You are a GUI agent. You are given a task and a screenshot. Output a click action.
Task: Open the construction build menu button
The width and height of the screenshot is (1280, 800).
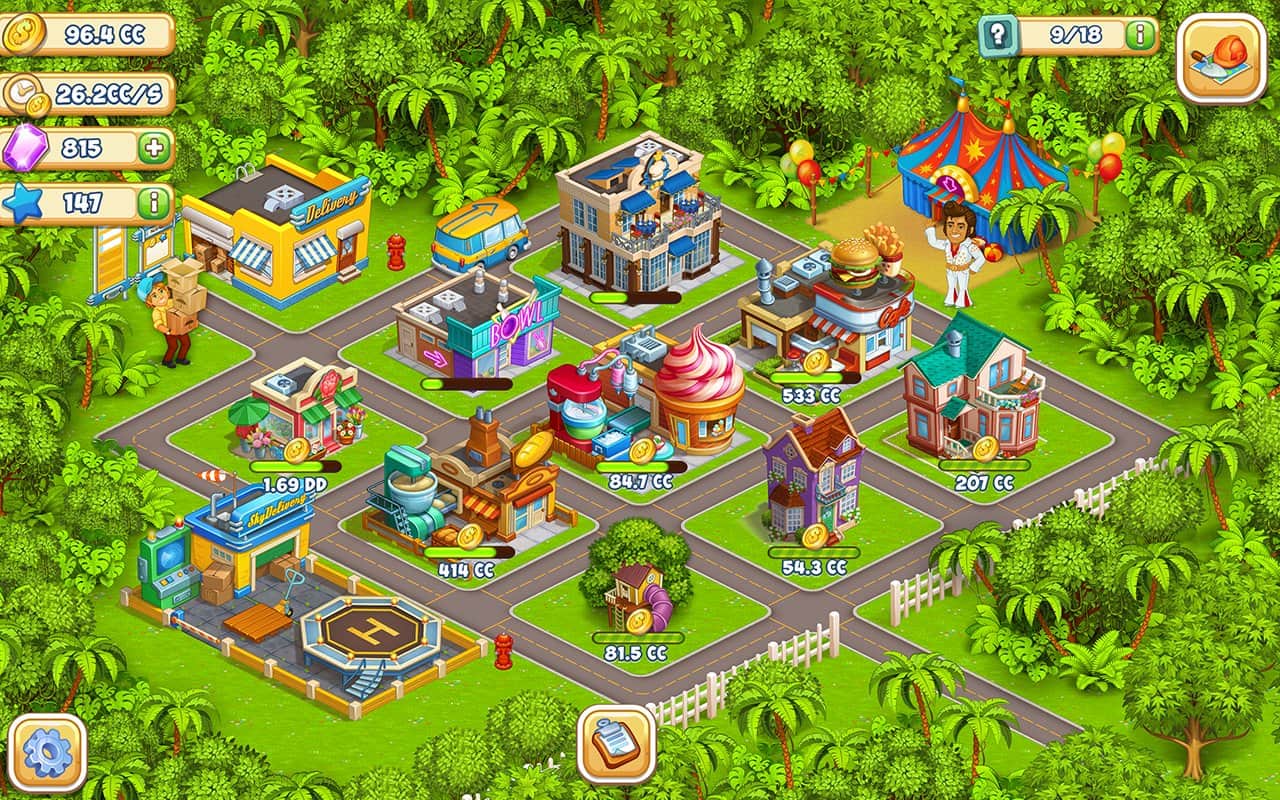[x=1221, y=58]
